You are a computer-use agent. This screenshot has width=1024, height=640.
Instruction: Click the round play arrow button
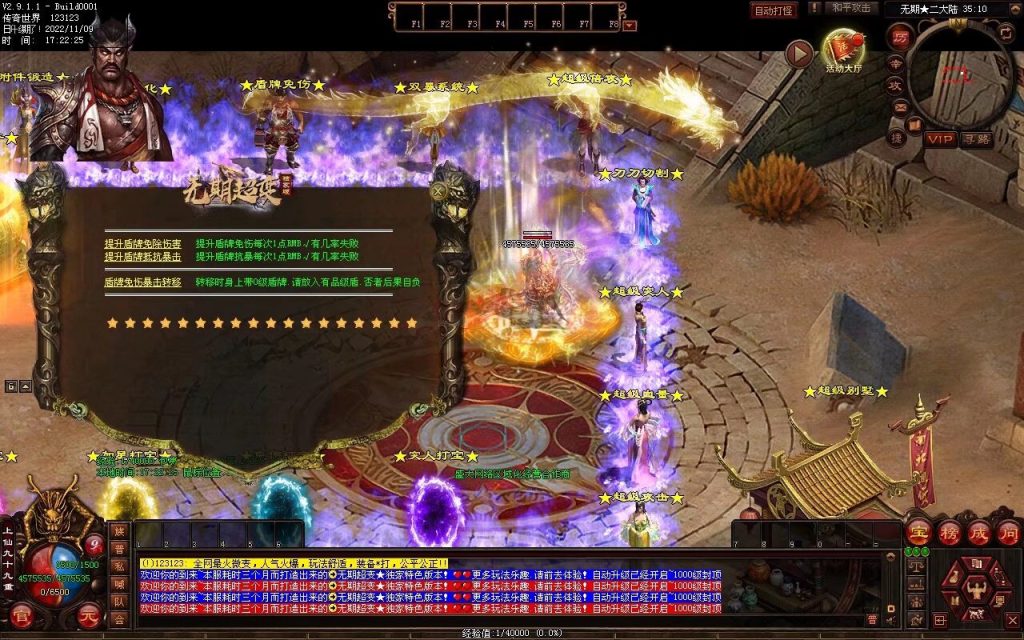point(799,53)
